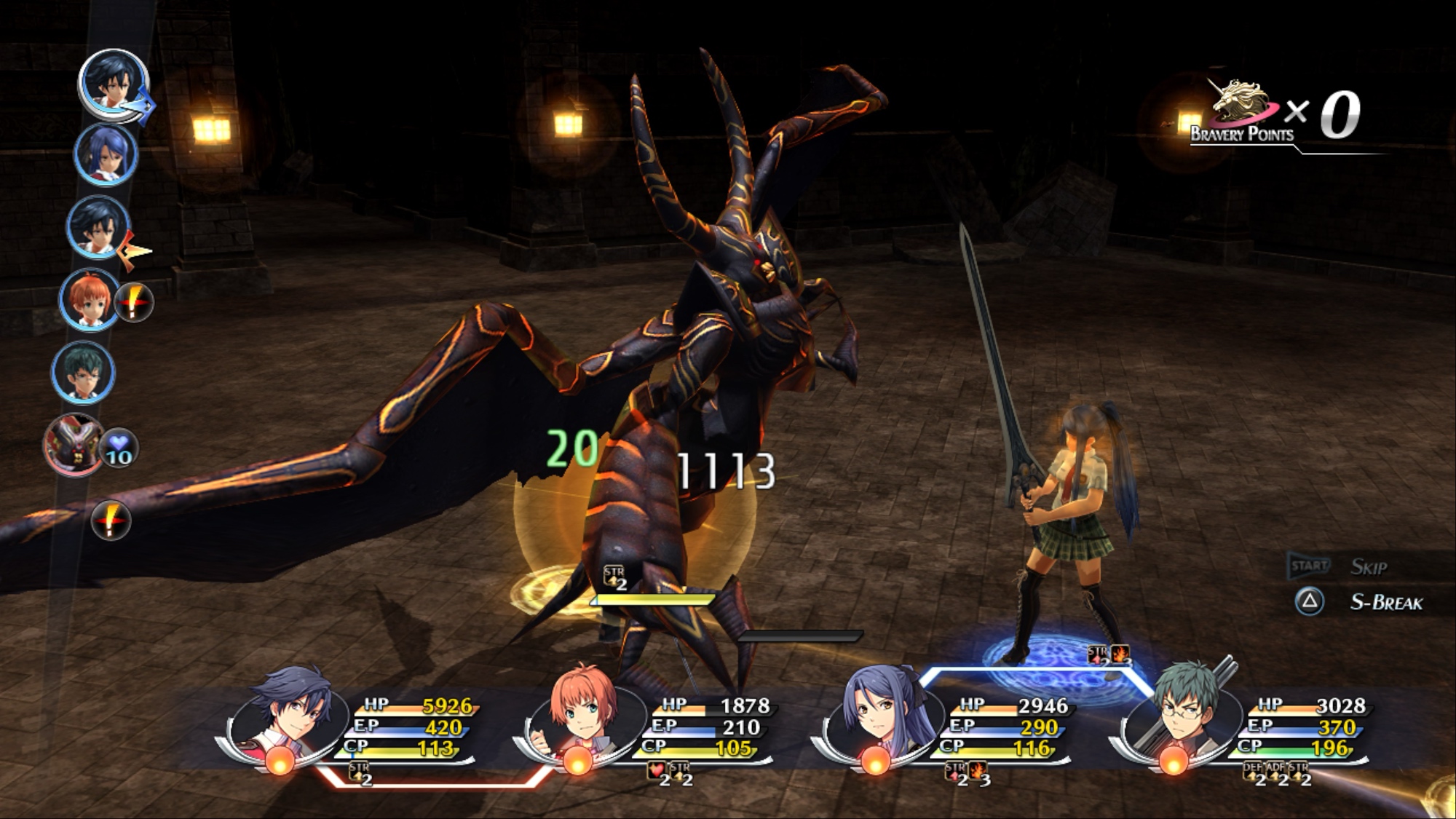Click the active Rean portrait atop turn order
Viewport: 1456px width, 819px height.
tap(113, 82)
